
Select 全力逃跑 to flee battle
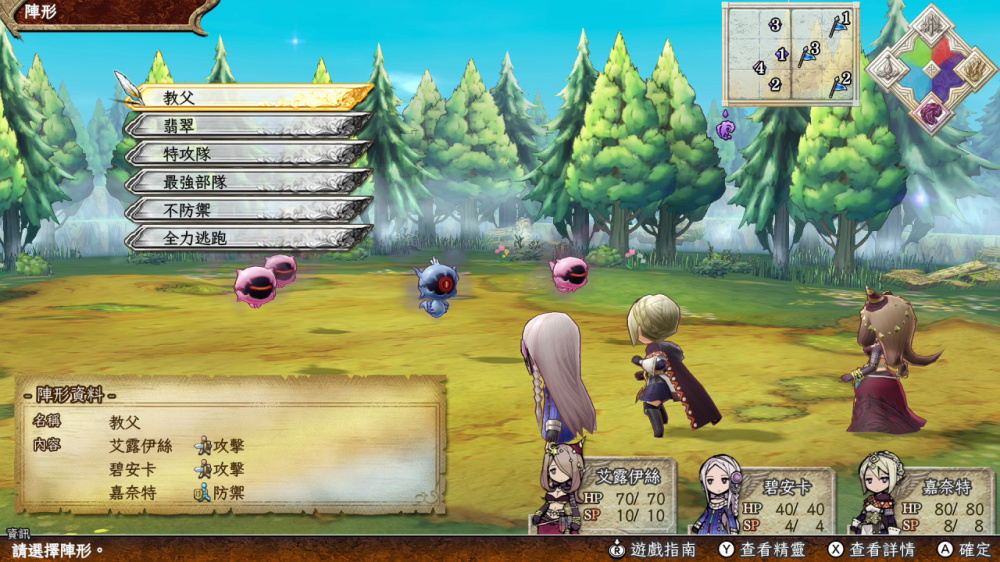(x=250, y=237)
